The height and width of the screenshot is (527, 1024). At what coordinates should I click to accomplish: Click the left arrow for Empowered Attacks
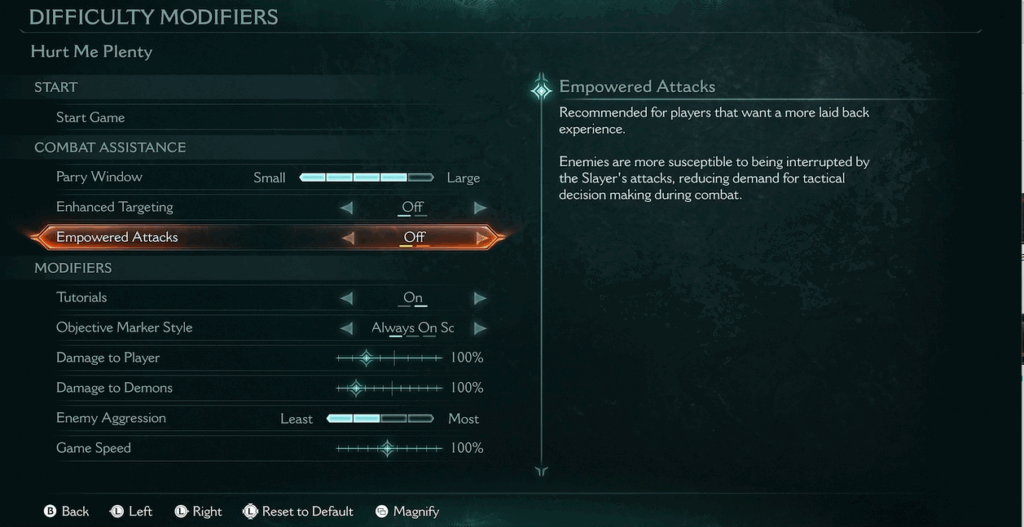[349, 238]
